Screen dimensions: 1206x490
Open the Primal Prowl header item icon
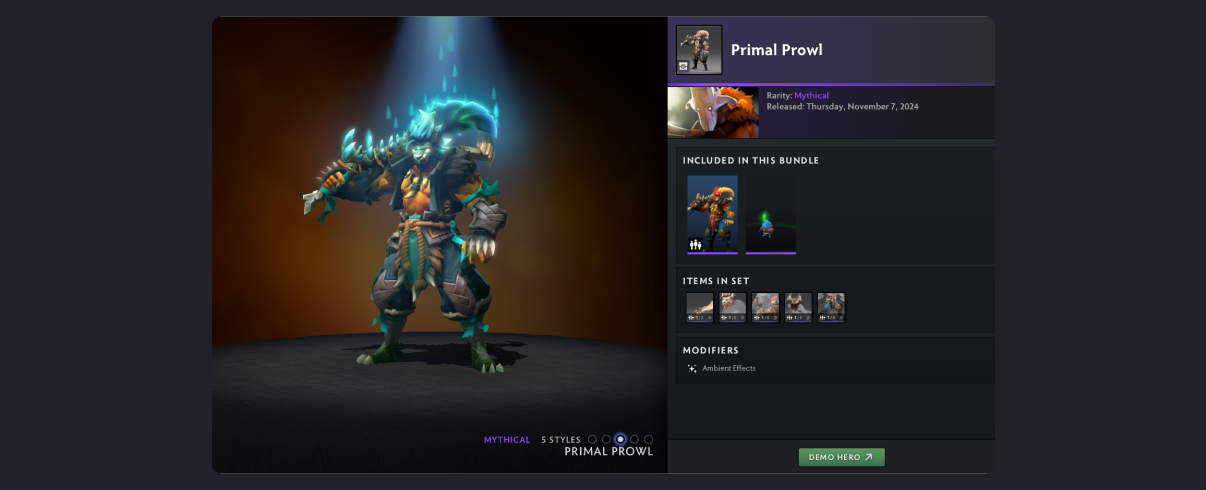[699, 50]
